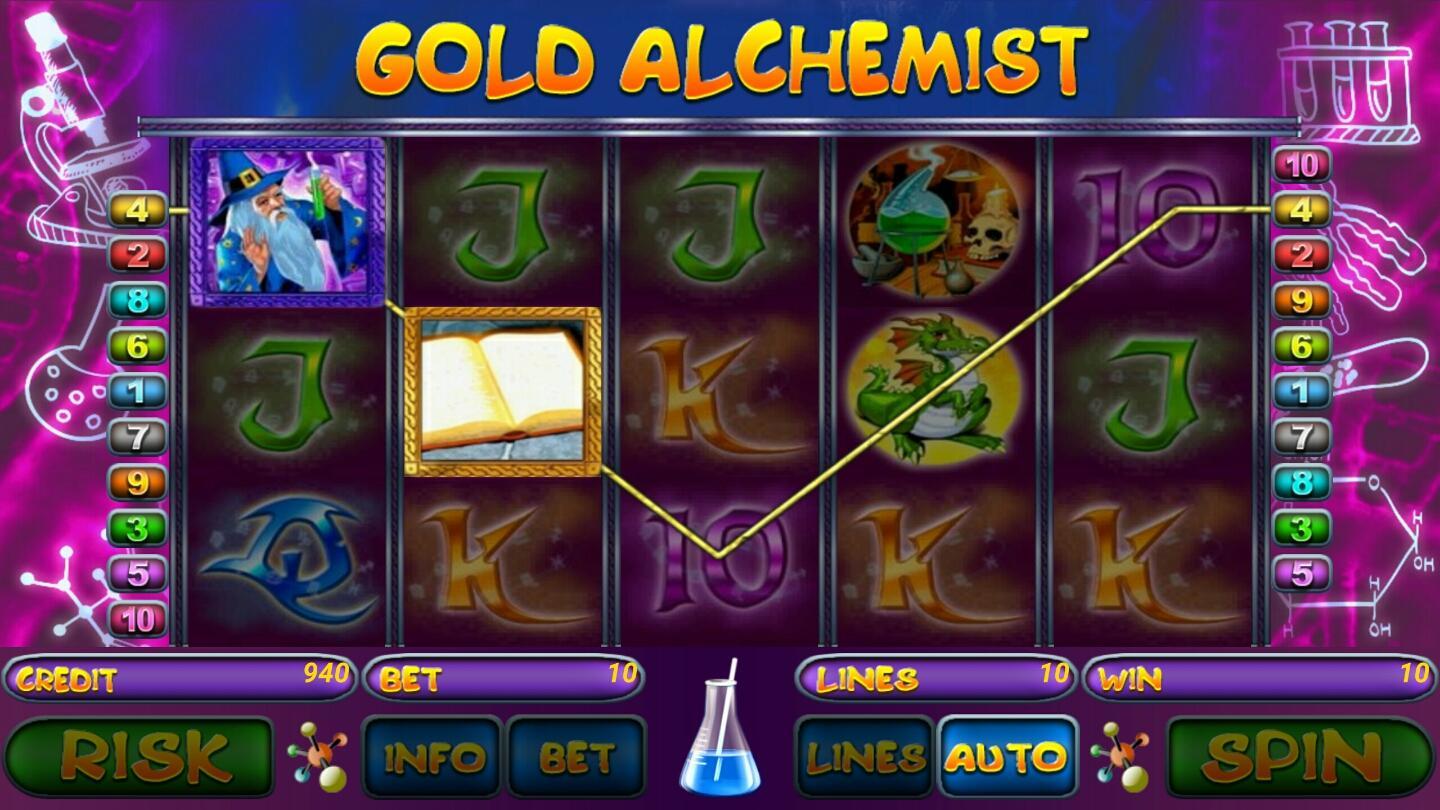Switch to the RISK gamble screen
1440x810 pixels.
click(x=143, y=755)
